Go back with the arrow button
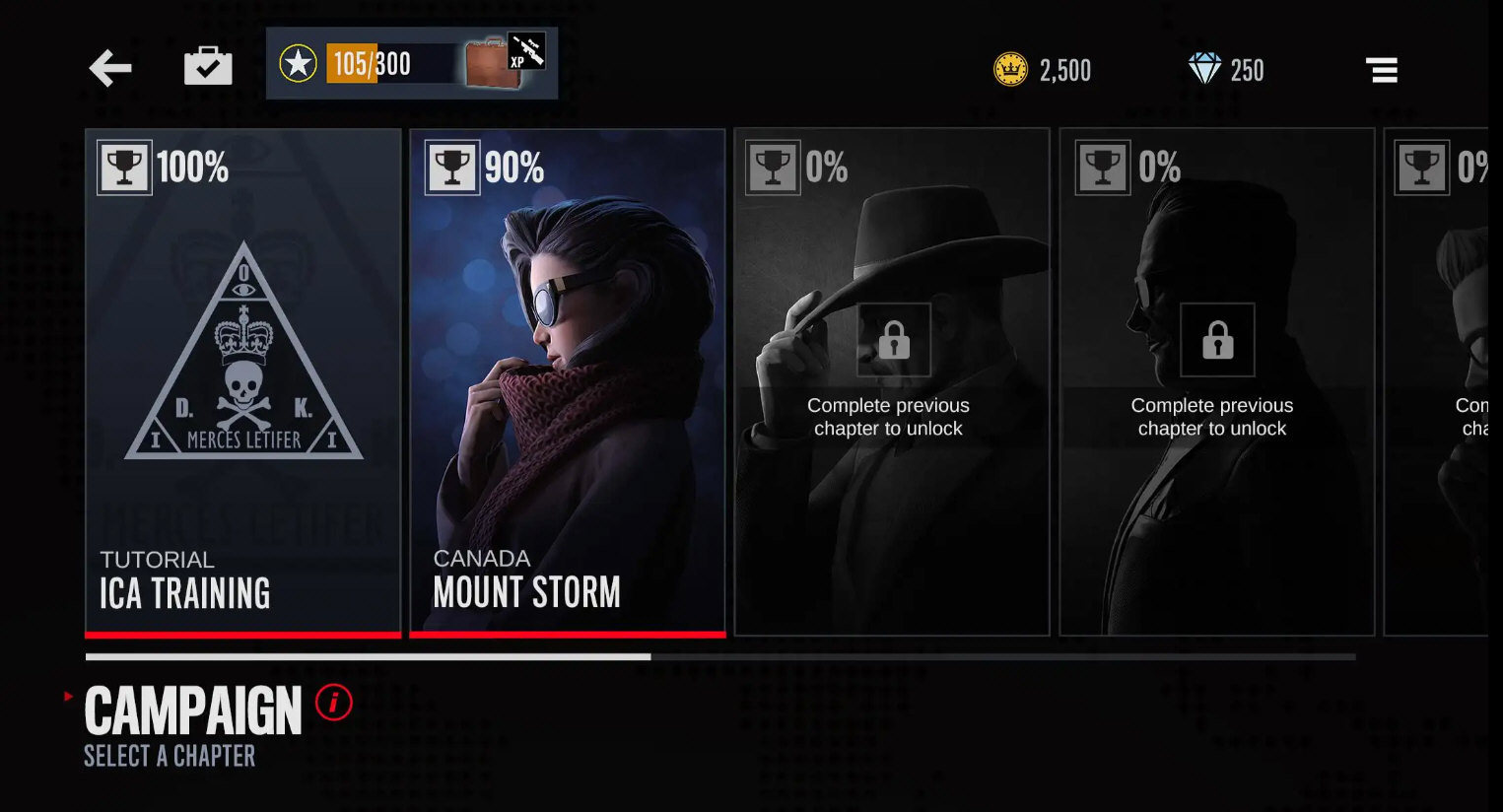This screenshot has width=1503, height=812. (110, 68)
